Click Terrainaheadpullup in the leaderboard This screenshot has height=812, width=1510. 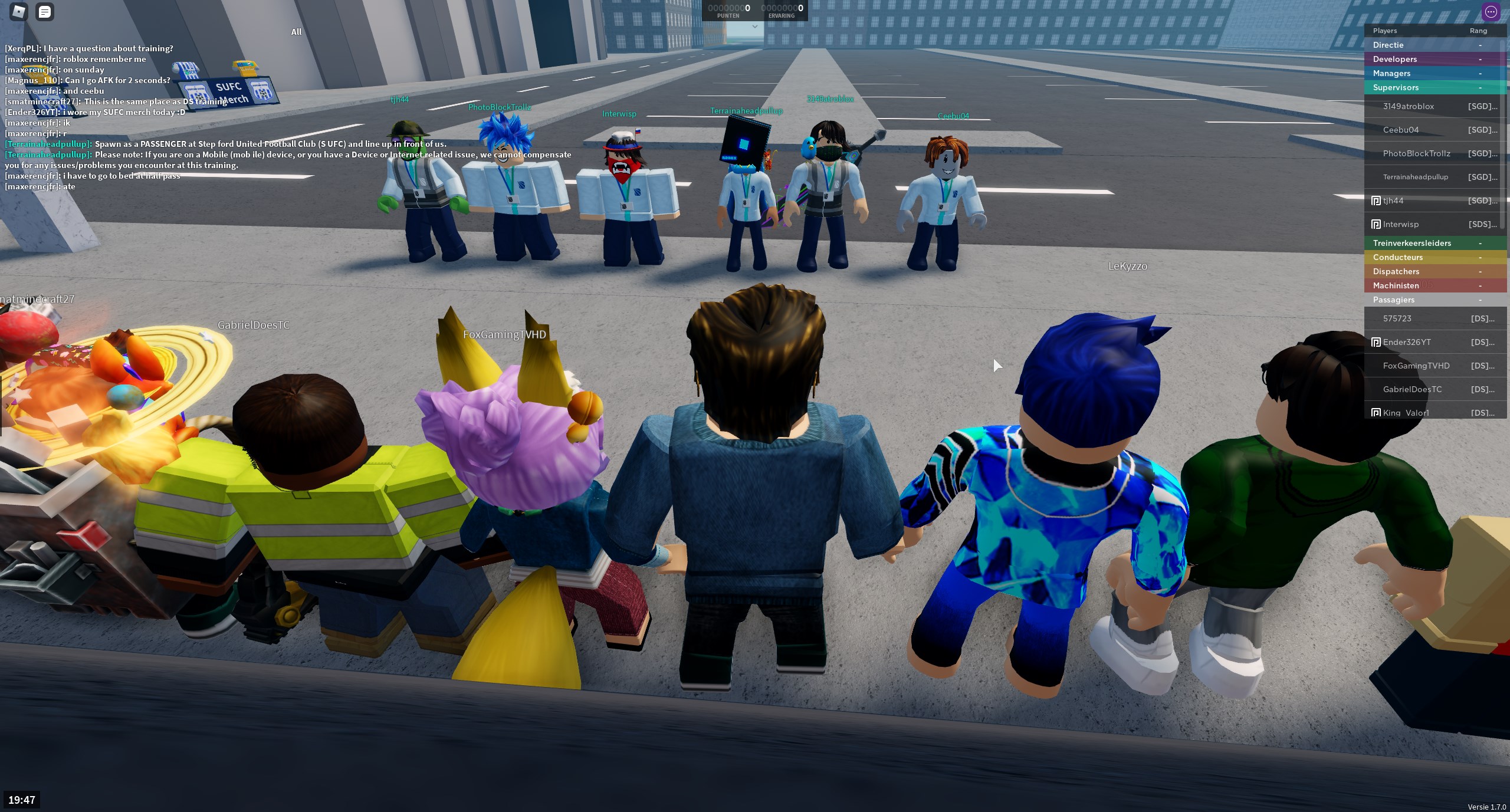coord(1415,177)
